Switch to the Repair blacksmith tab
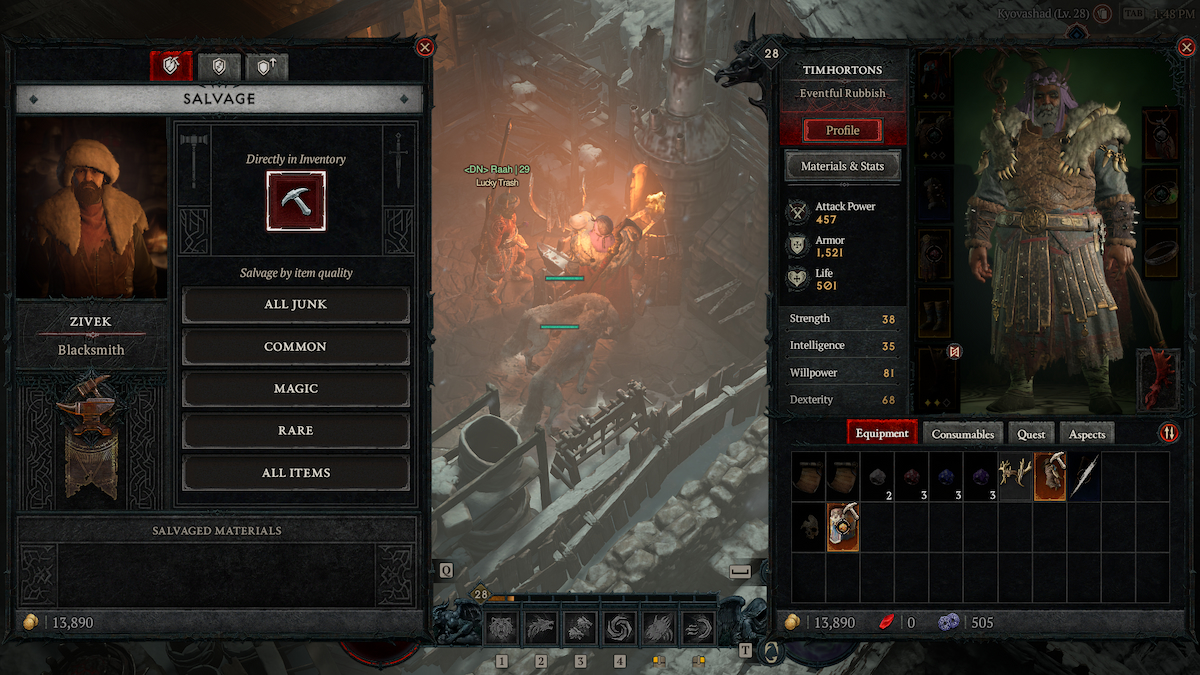 pos(219,66)
